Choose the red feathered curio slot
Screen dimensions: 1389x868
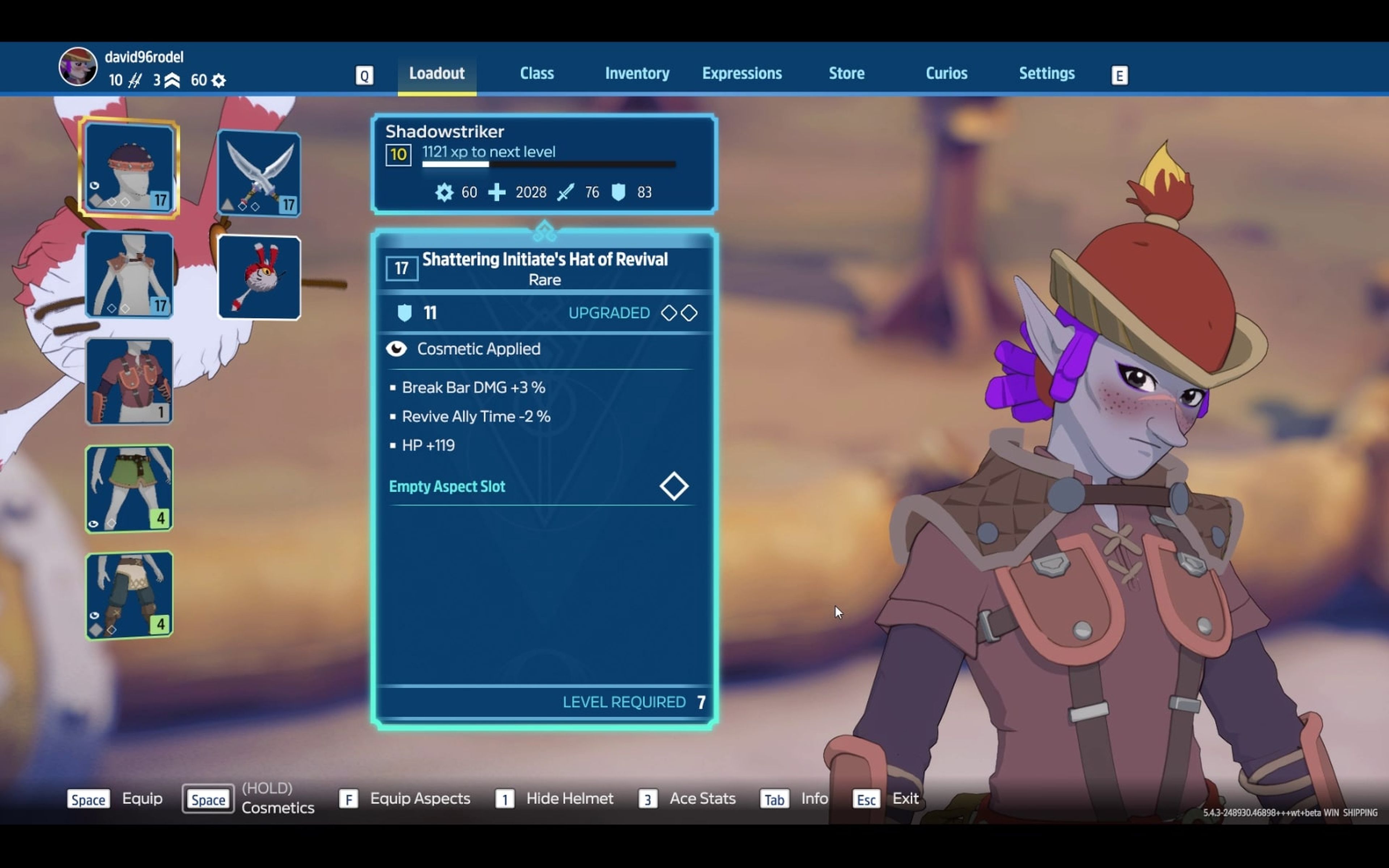pos(259,277)
